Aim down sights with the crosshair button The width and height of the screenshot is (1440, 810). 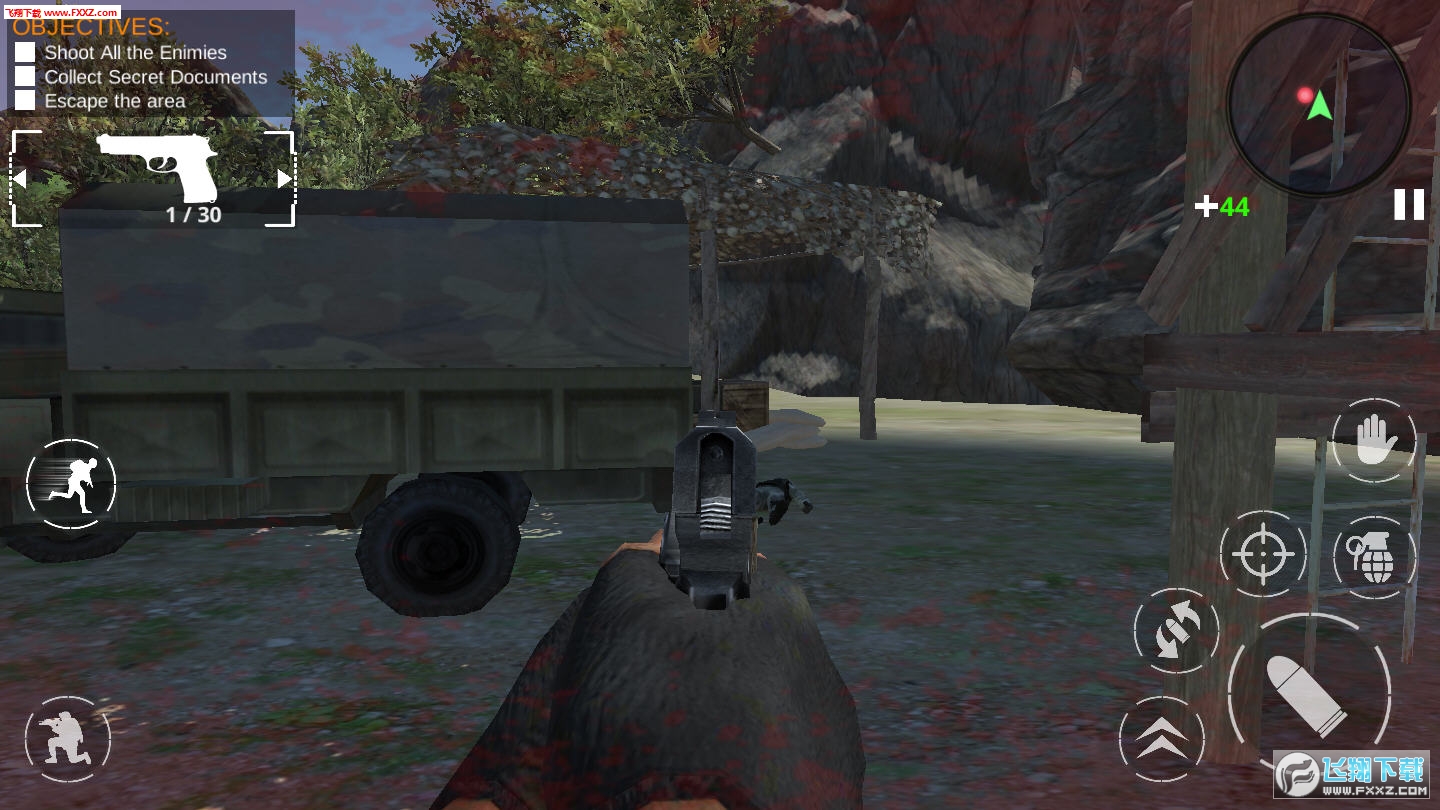tap(1262, 553)
